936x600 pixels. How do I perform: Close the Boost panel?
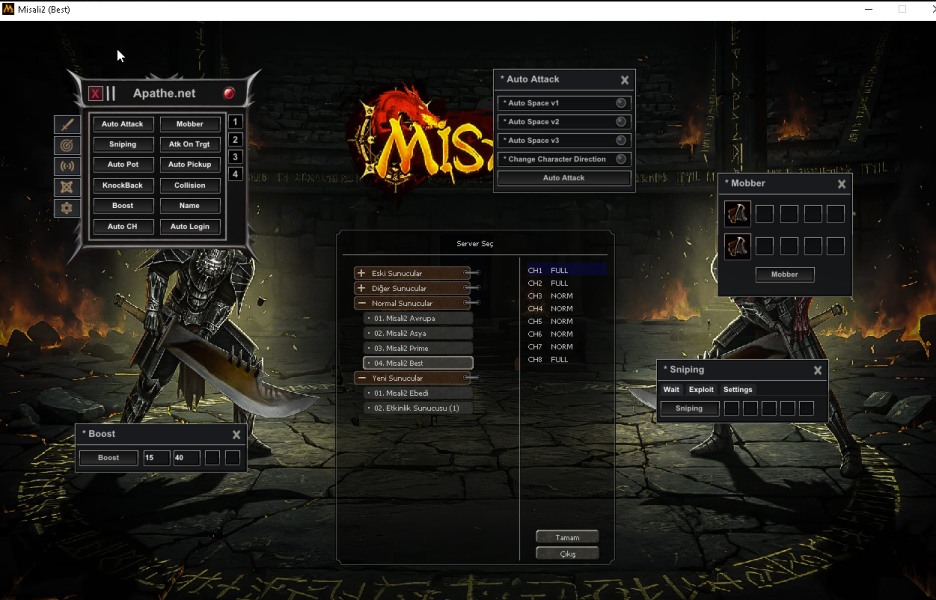point(236,435)
